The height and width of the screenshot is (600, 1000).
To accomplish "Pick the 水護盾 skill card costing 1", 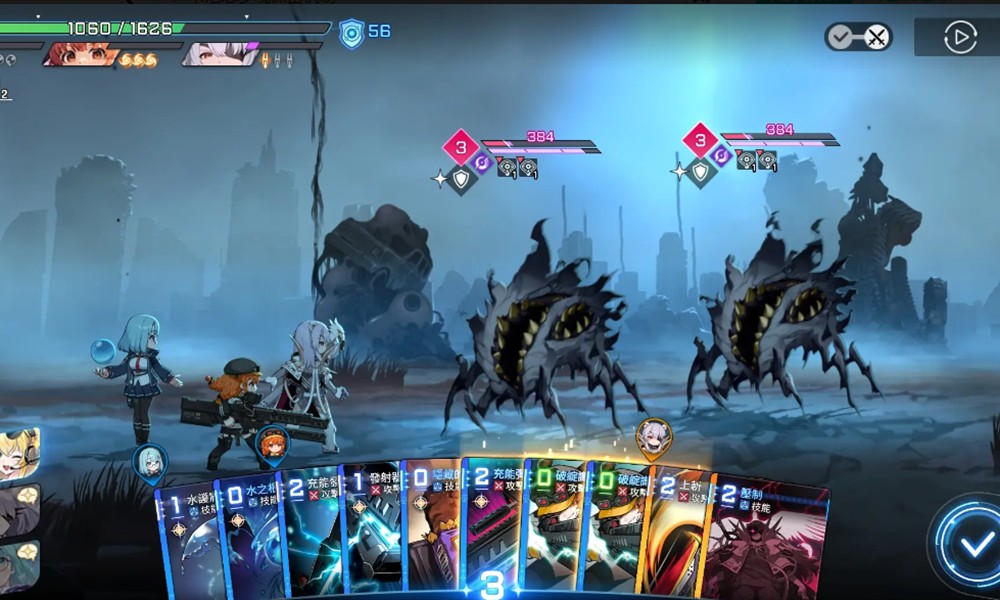I will point(188,540).
